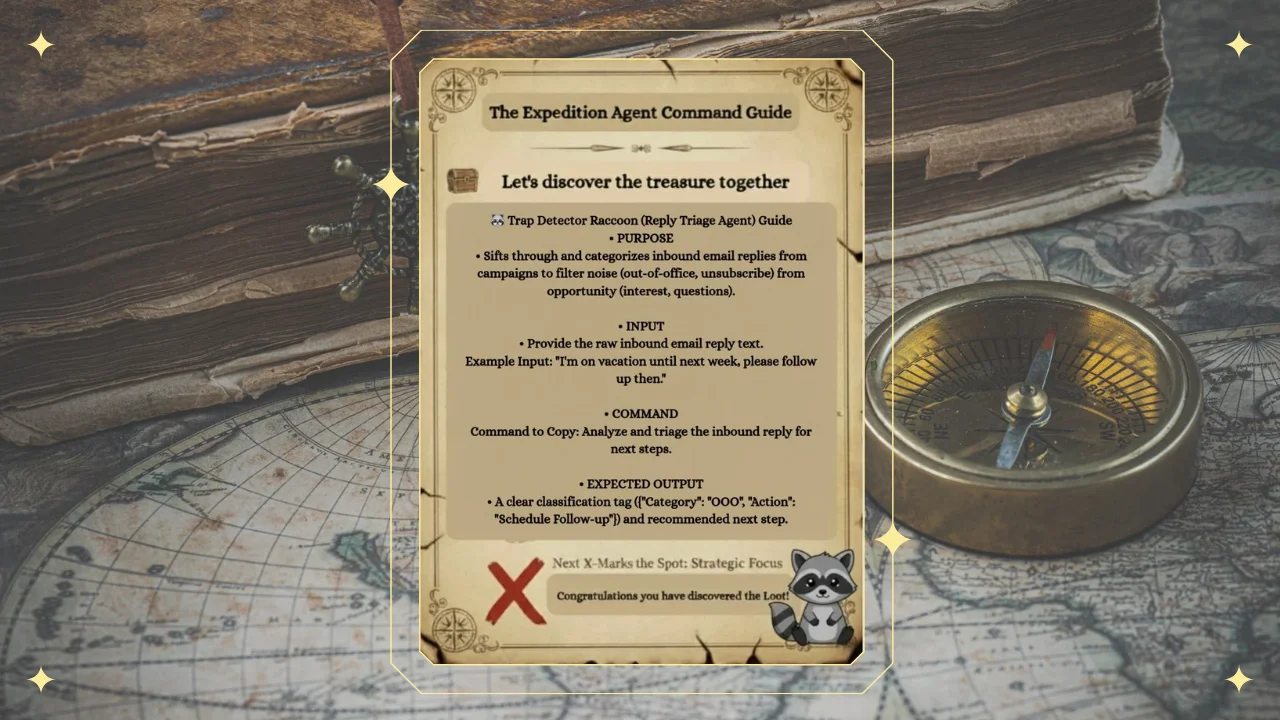Open the treasure chest icon
Image resolution: width=1280 pixels, height=720 pixels.
click(462, 182)
